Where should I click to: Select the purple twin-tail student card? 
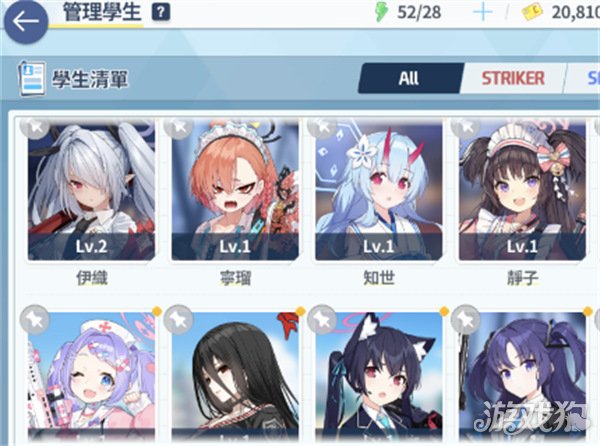coord(521,378)
